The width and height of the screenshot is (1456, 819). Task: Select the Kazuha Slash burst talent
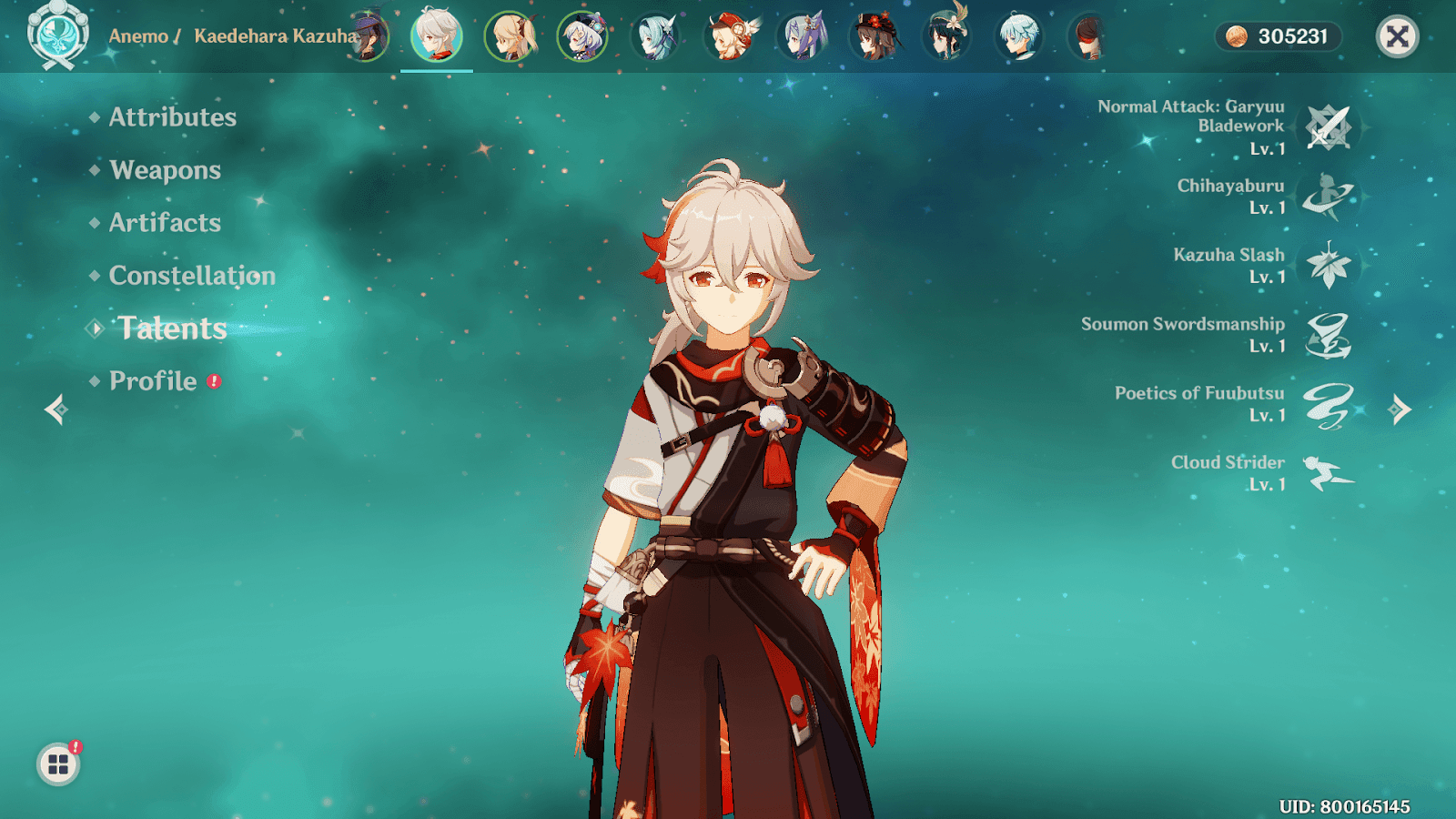click(x=1328, y=266)
